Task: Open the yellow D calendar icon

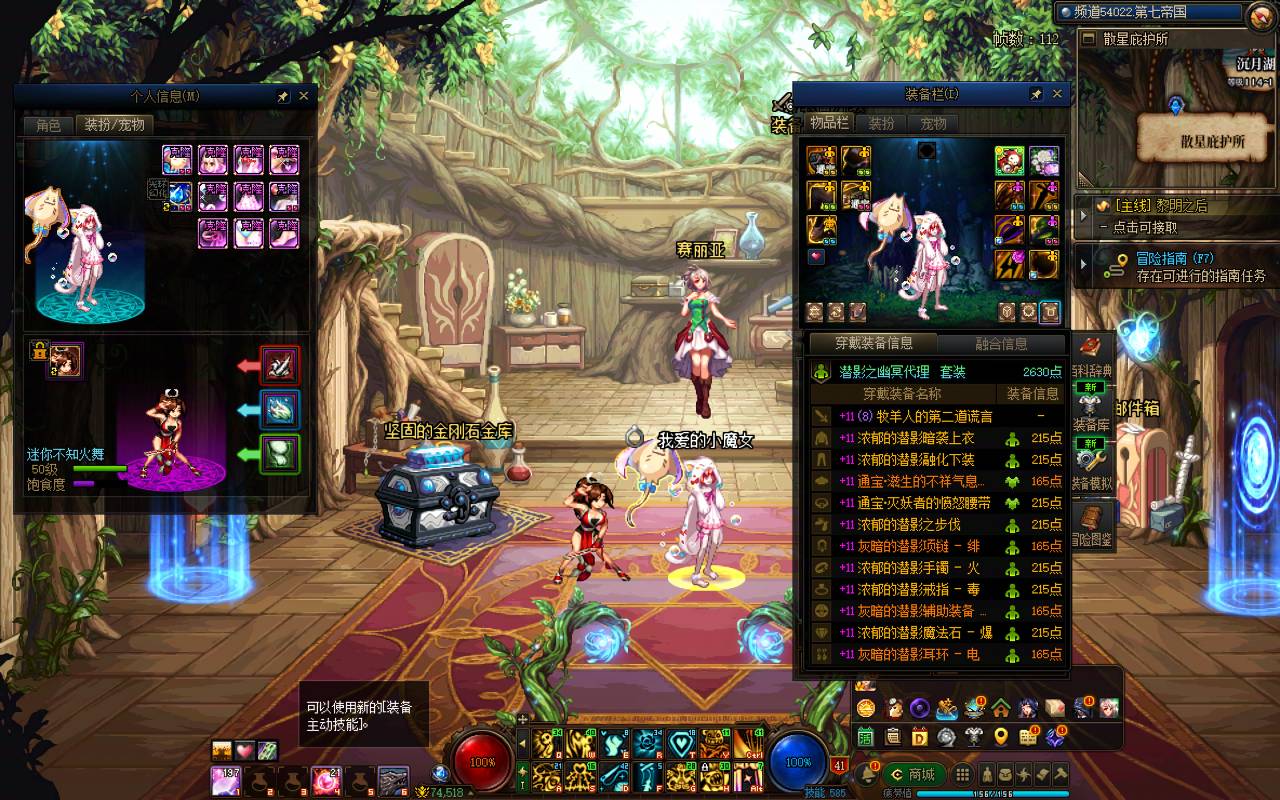Action: point(920,737)
